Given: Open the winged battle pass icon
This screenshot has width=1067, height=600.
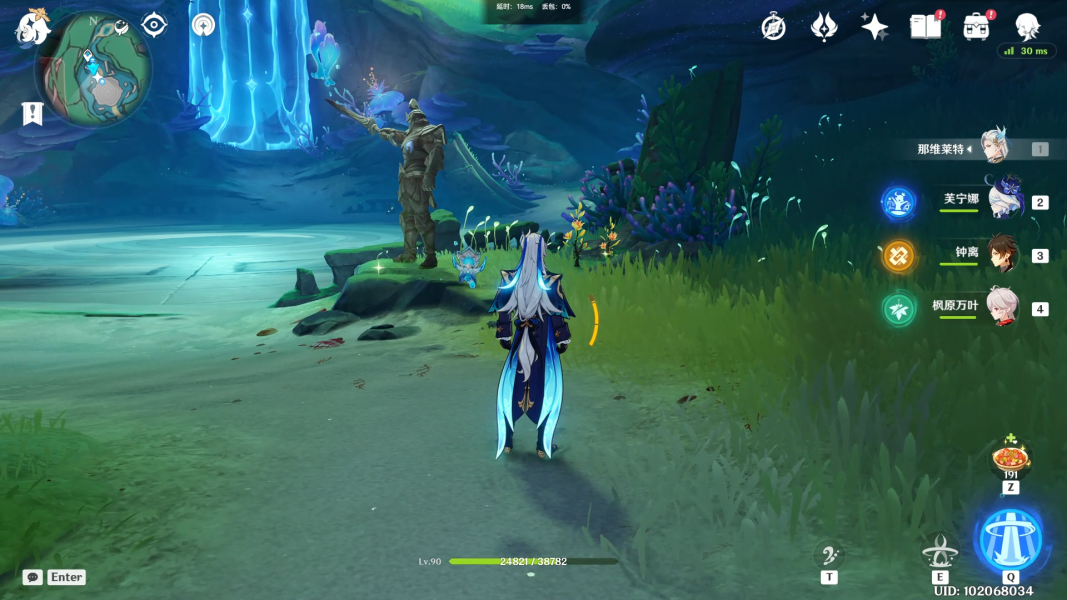Looking at the screenshot, I should 824,27.
